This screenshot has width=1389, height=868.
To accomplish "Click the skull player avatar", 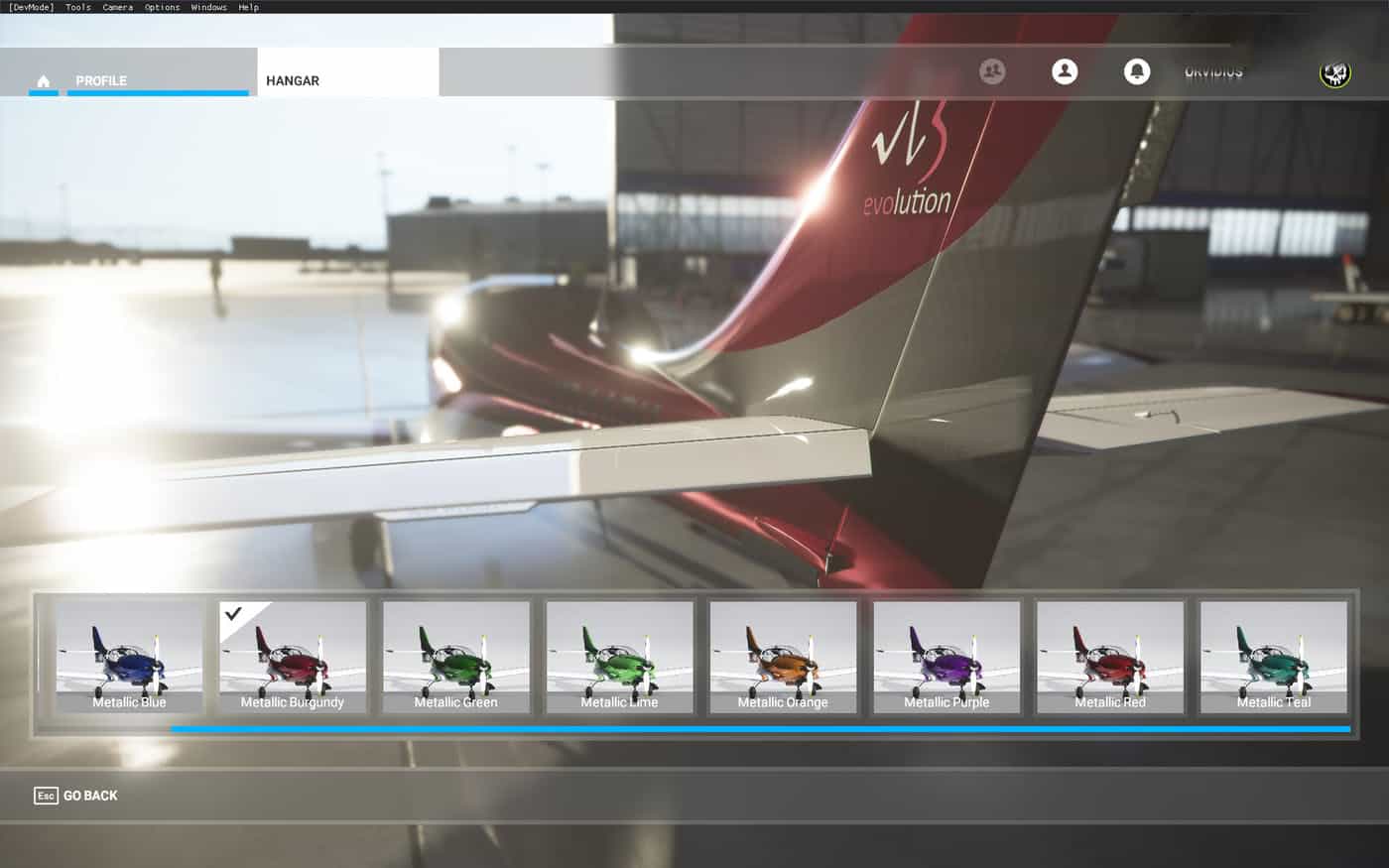I will point(1335,72).
